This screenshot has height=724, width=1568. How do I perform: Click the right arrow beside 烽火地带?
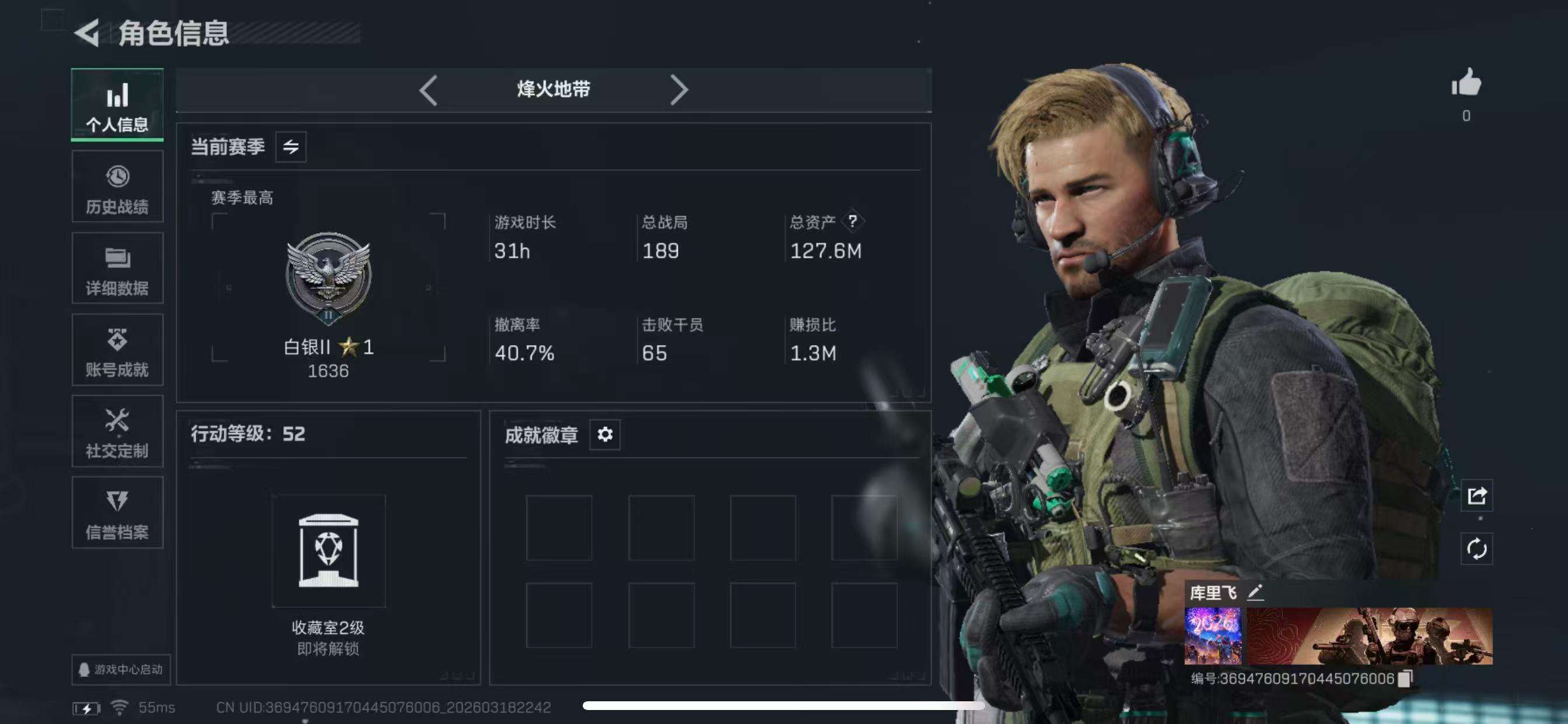[x=678, y=90]
